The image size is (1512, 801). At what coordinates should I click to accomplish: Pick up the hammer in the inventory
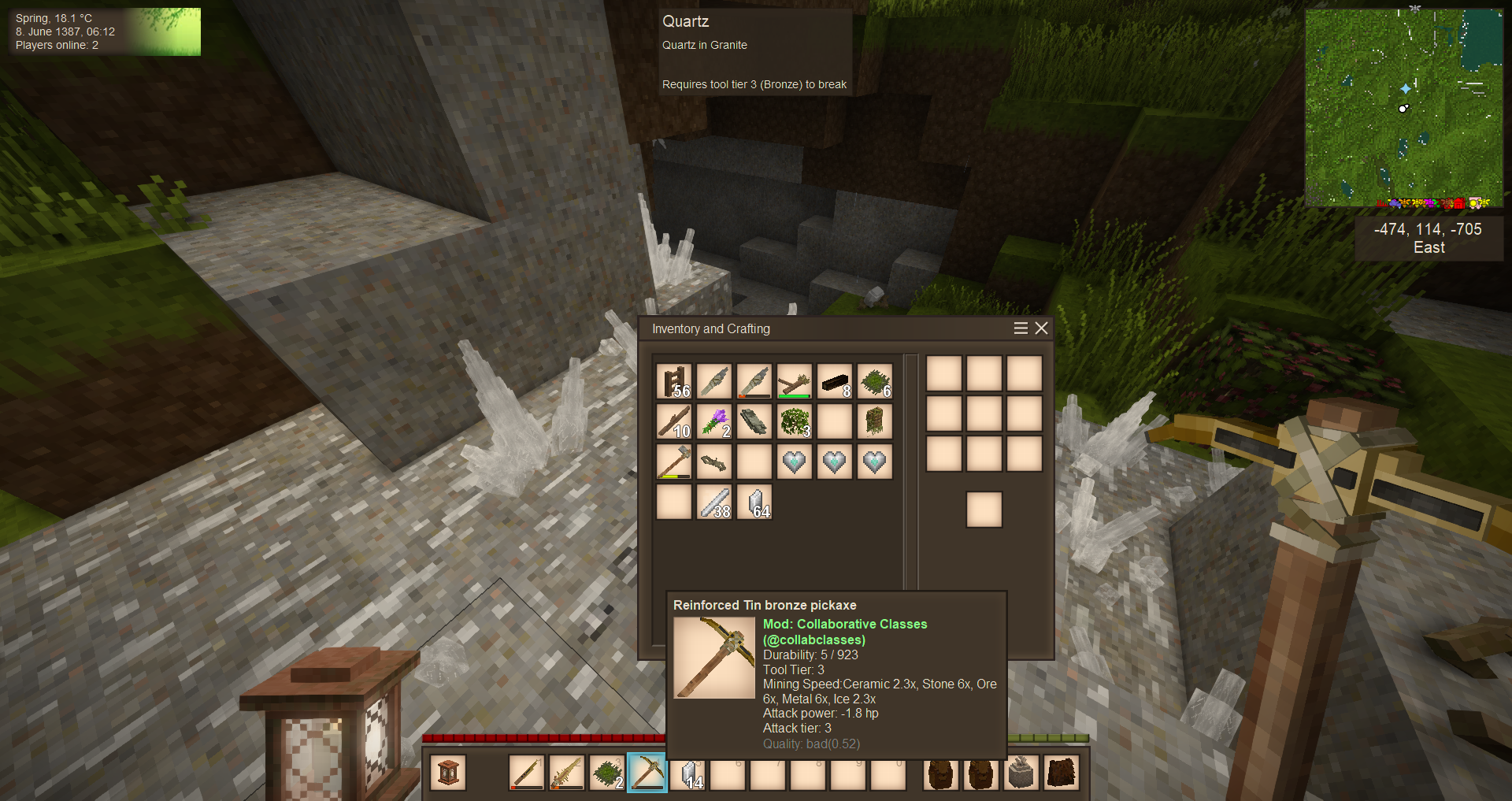pos(674,462)
